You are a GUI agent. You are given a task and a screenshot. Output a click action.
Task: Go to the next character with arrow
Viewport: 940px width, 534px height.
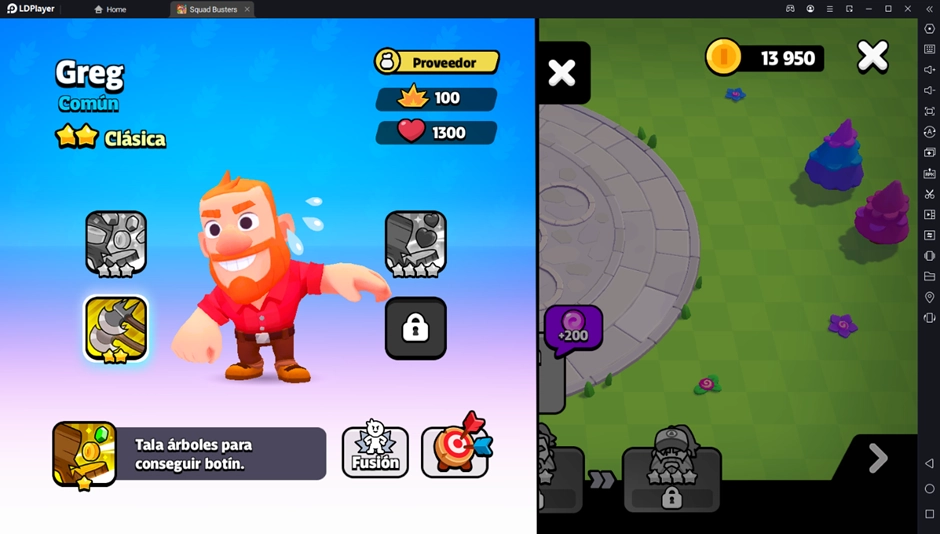pos(878,458)
